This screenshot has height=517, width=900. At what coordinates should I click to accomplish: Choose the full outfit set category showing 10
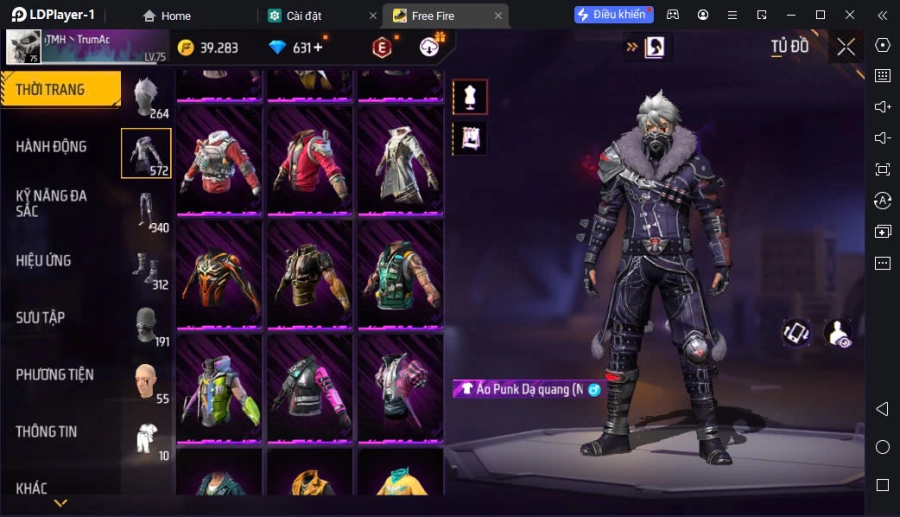[x=147, y=439]
